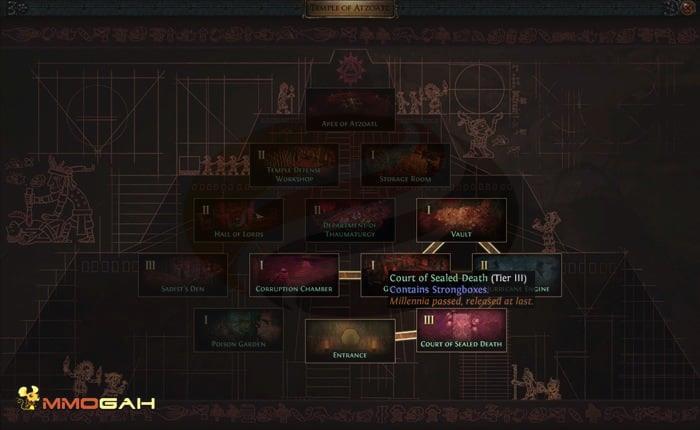Click the Department of Thaumaturgy room
Image resolution: width=700 pixels, height=430 pixels.
[x=349, y=219]
